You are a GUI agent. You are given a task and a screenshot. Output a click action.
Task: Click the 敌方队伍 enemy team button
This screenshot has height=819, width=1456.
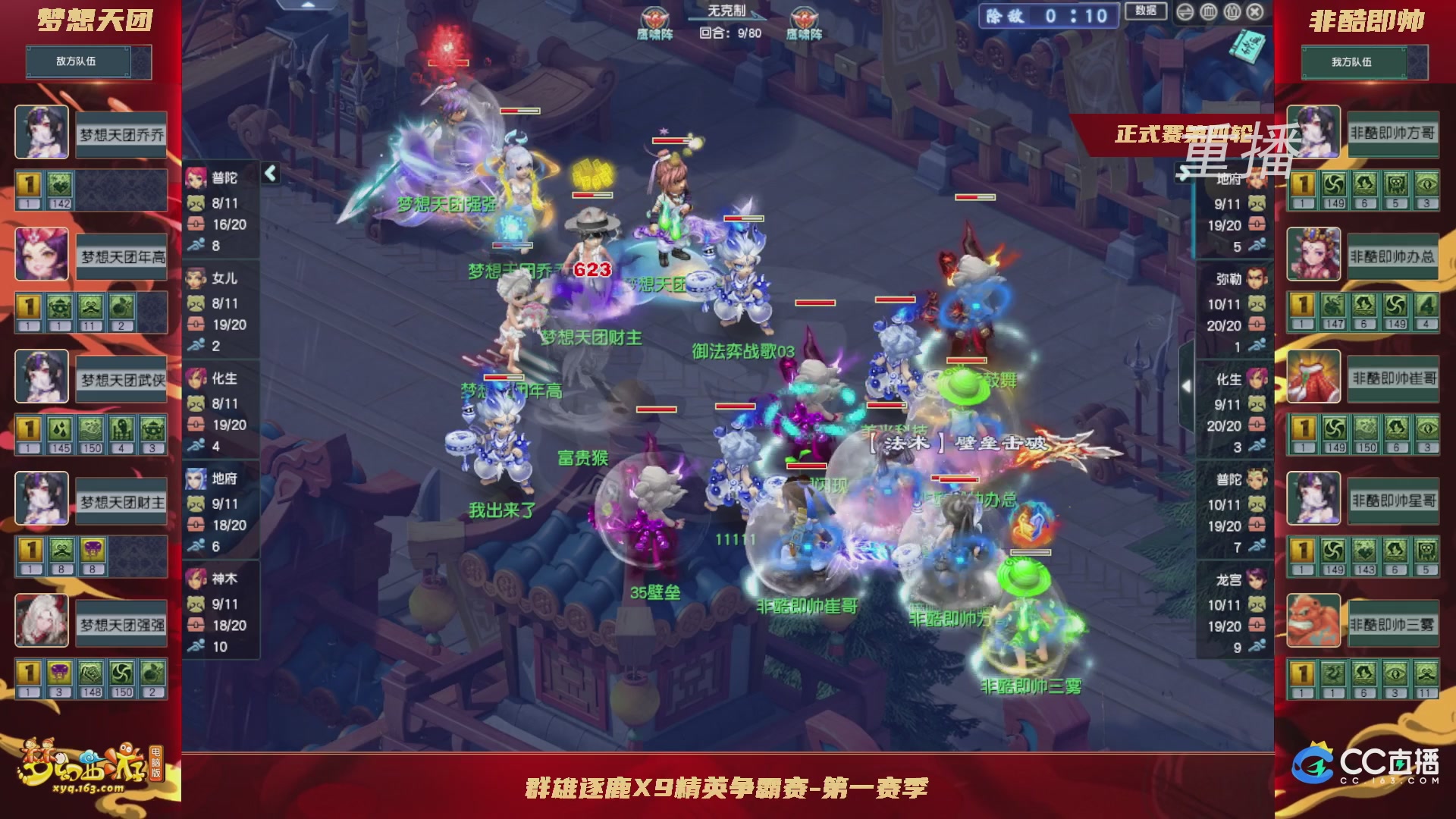77,62
